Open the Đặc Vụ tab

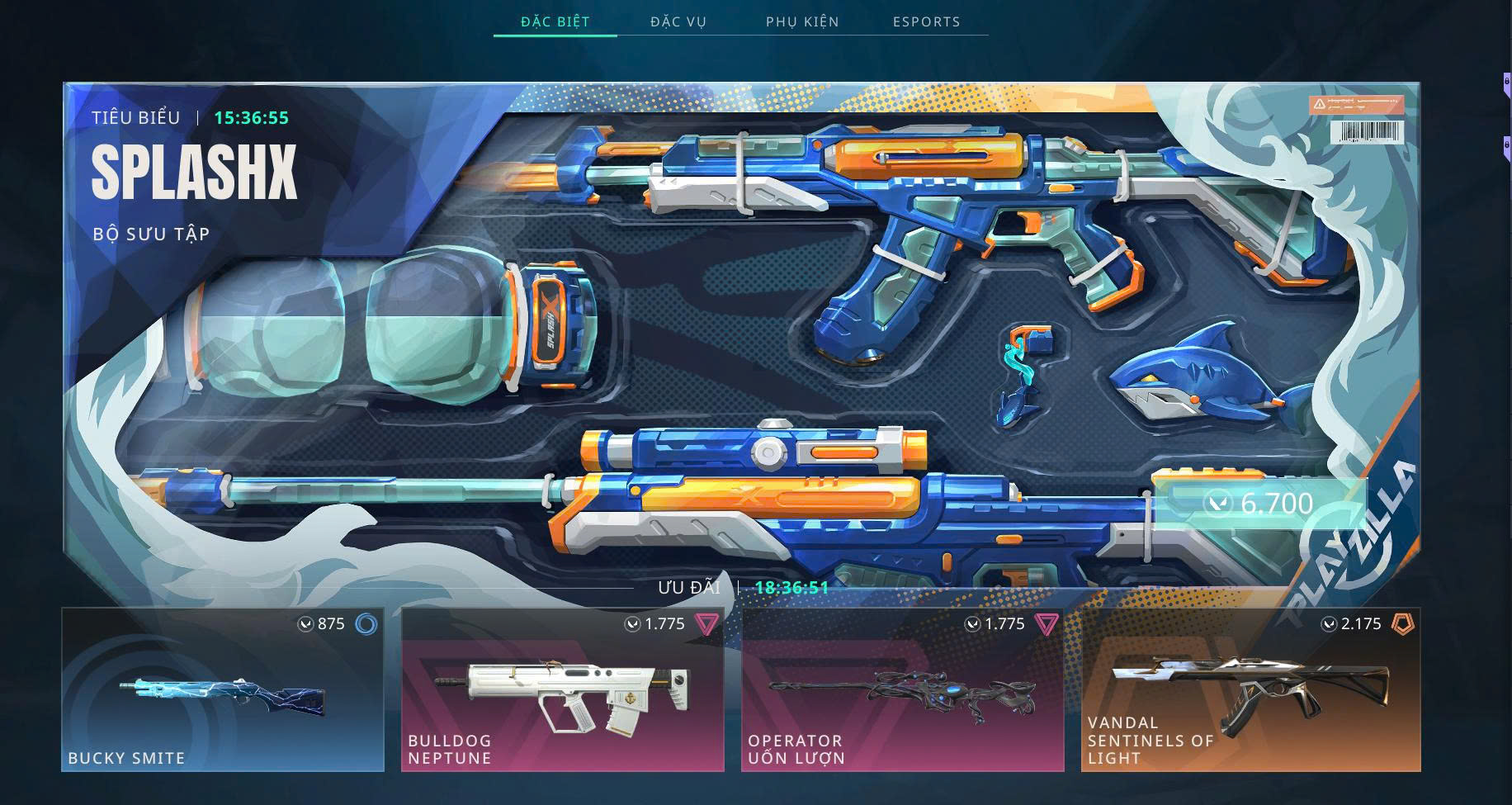678,21
